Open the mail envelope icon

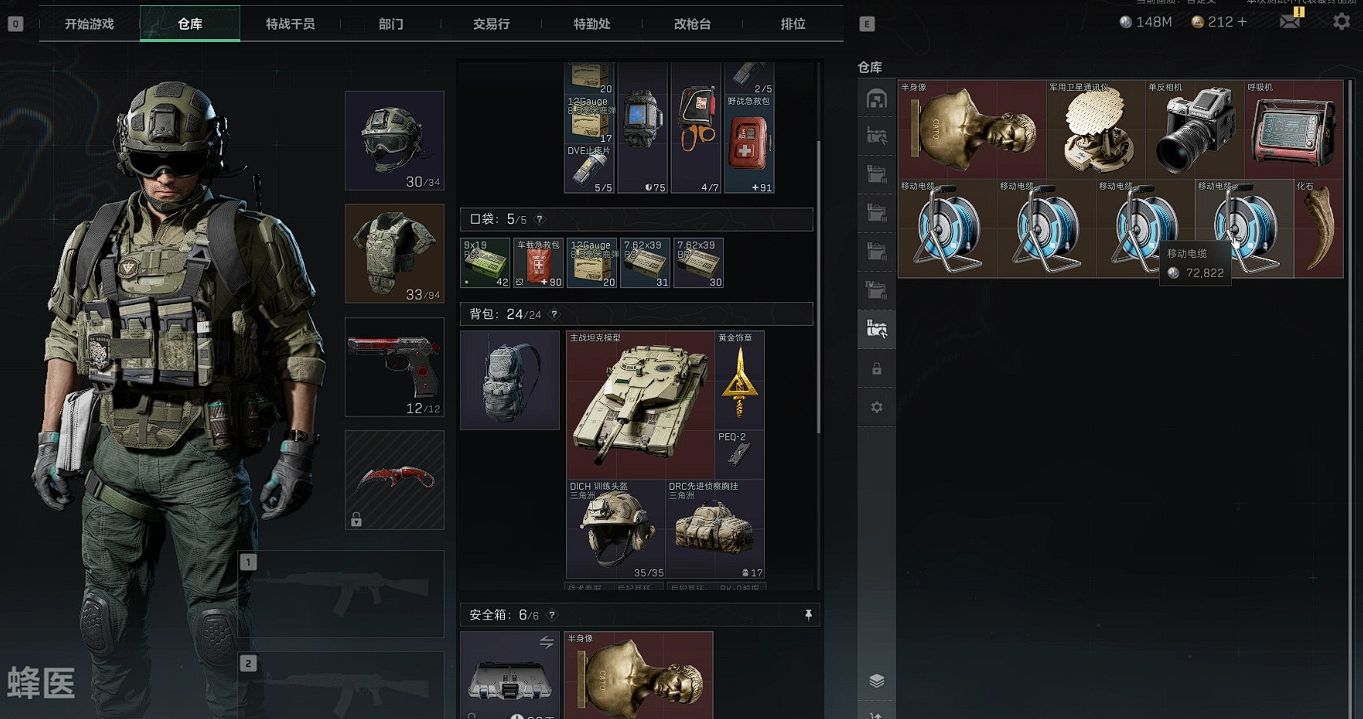point(1290,21)
